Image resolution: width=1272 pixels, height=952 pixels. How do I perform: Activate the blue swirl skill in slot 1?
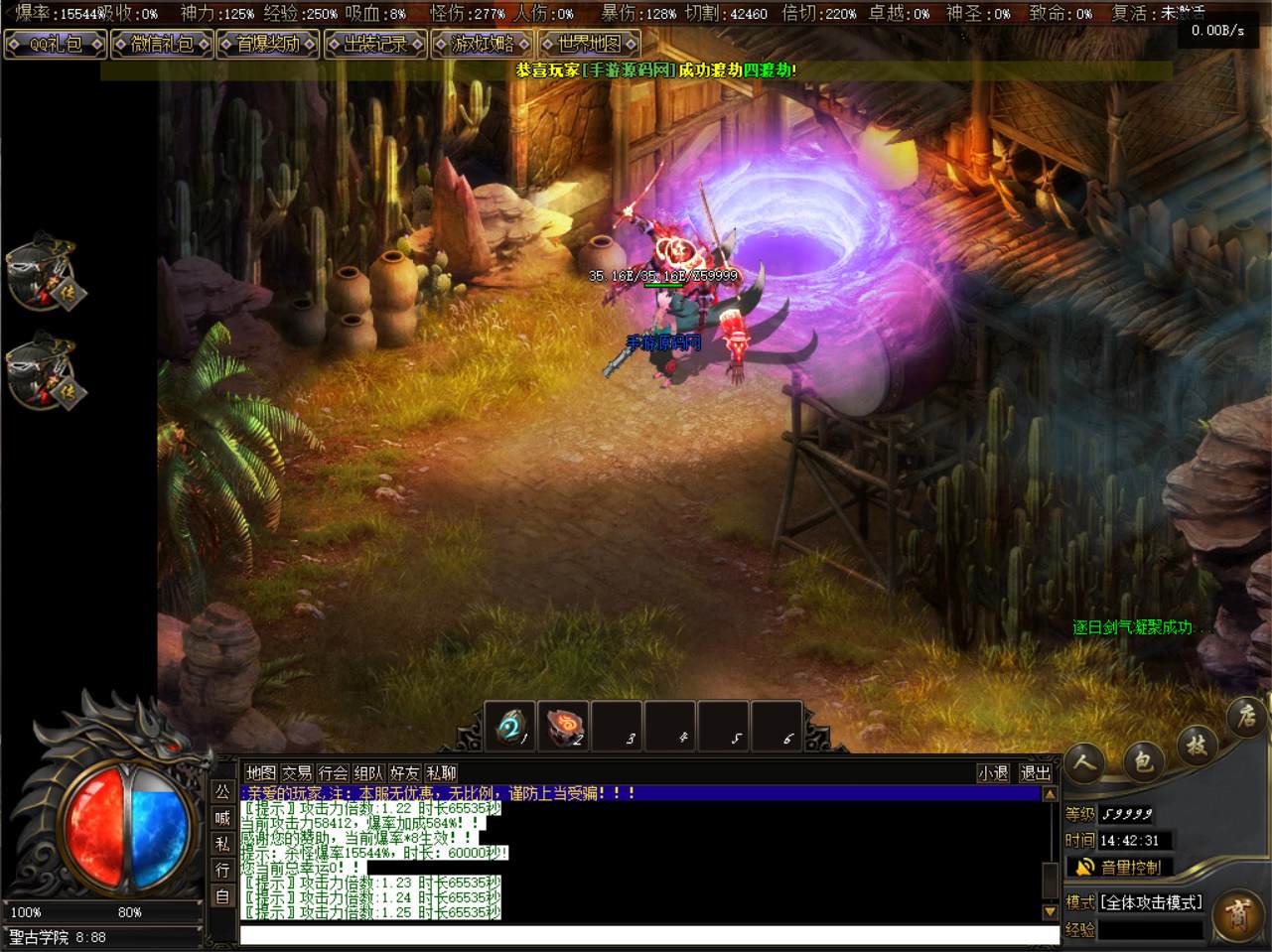point(510,727)
